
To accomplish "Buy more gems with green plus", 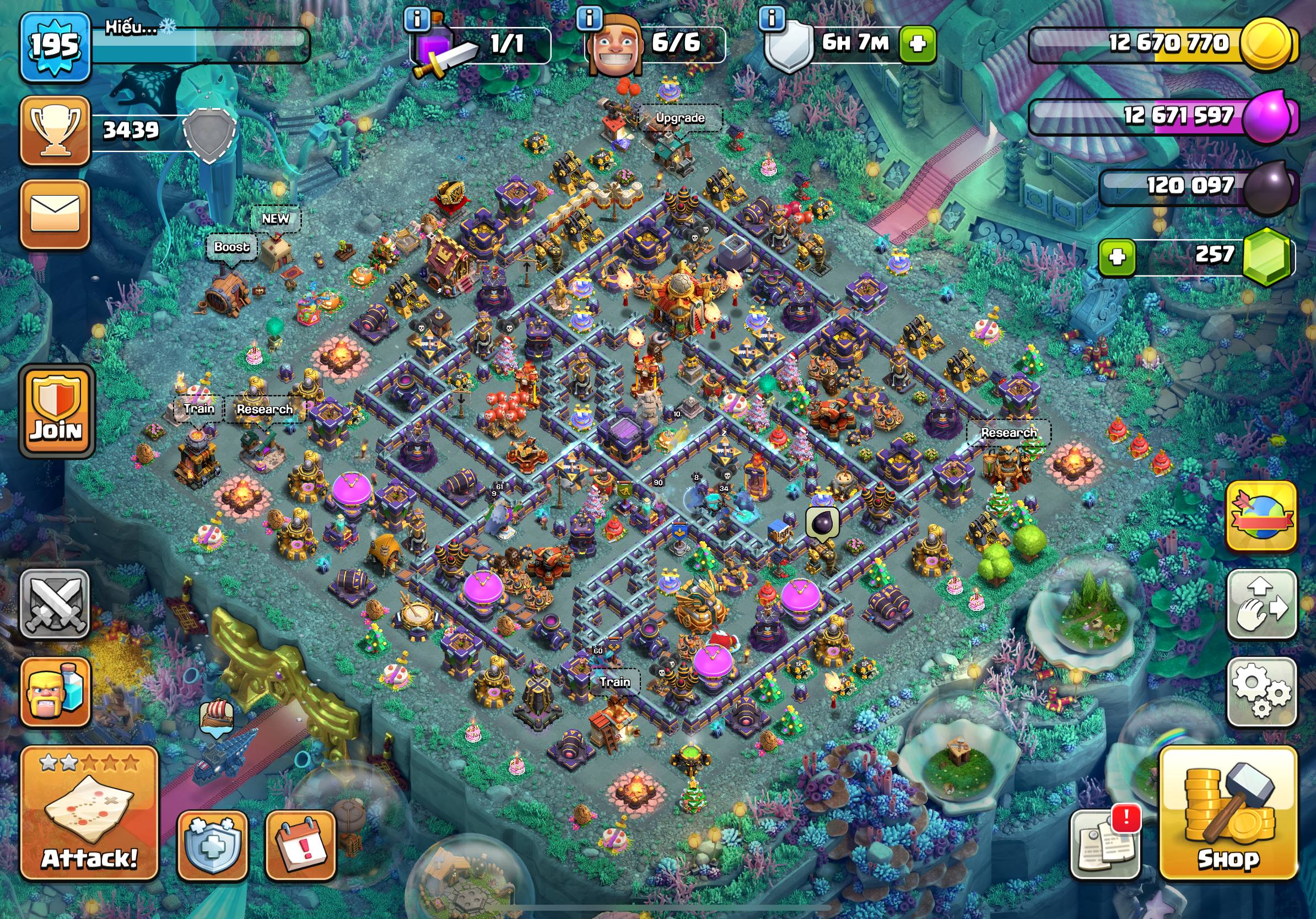I will click(1117, 257).
